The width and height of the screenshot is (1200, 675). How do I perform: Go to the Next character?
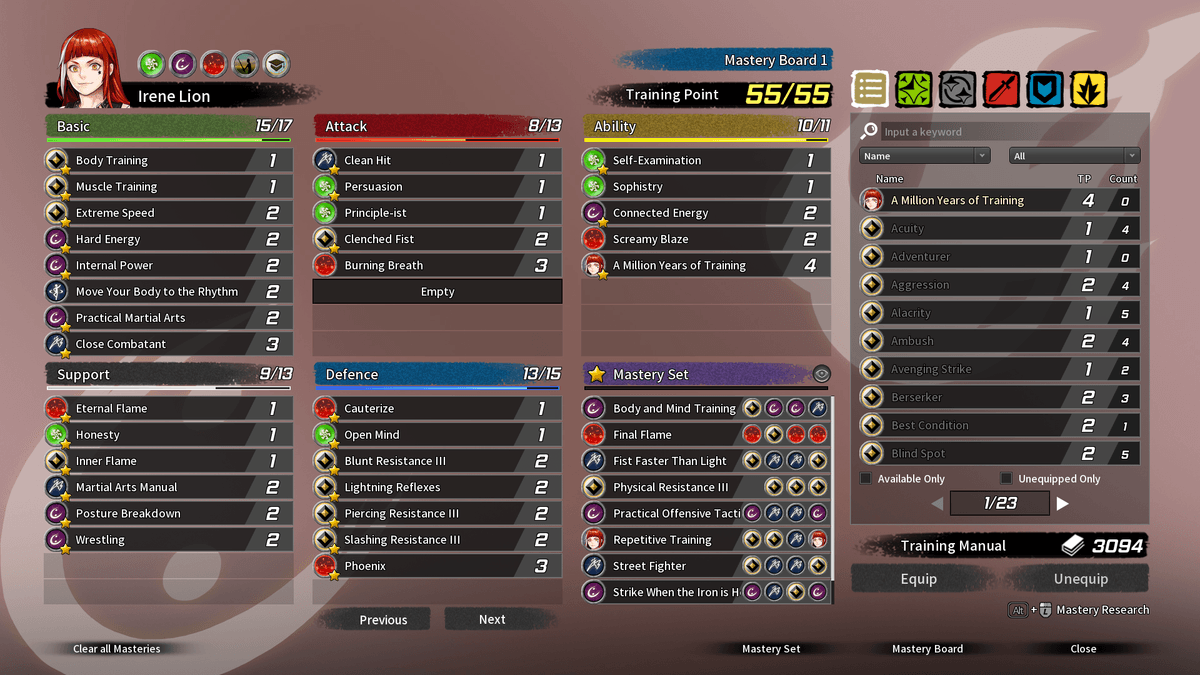(492, 619)
